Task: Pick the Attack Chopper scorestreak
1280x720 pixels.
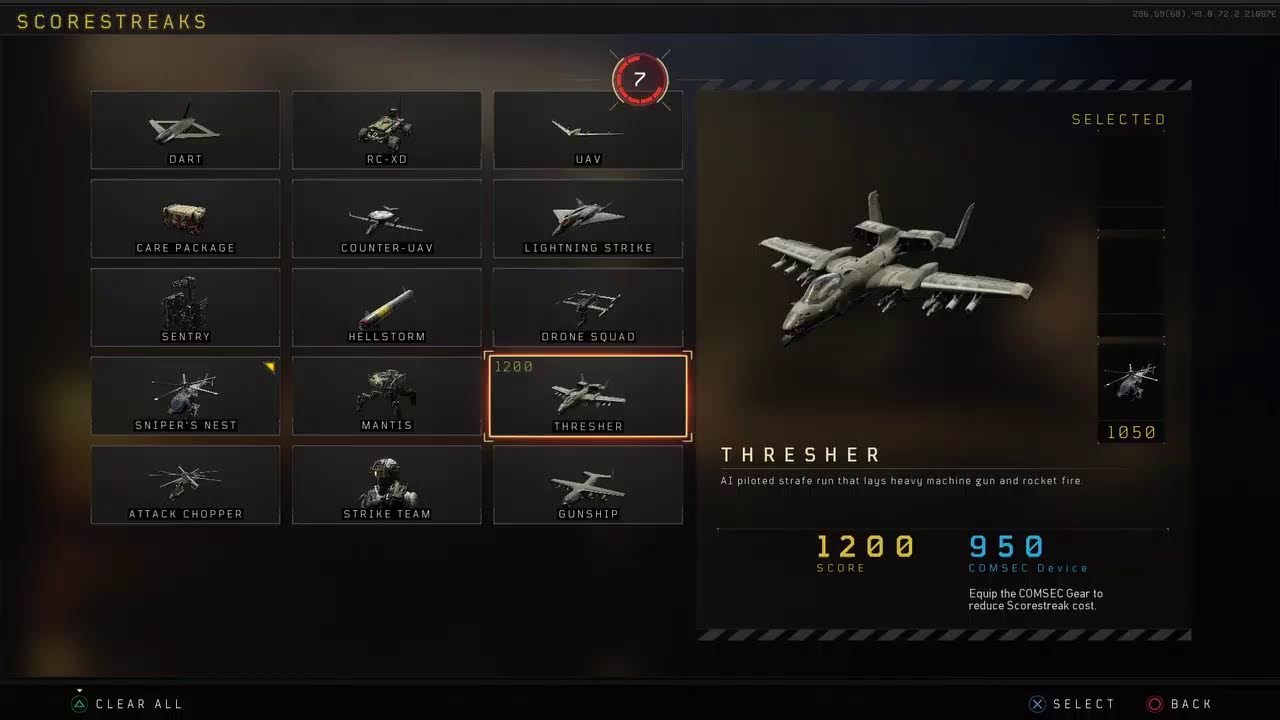Action: pyautogui.click(x=185, y=485)
